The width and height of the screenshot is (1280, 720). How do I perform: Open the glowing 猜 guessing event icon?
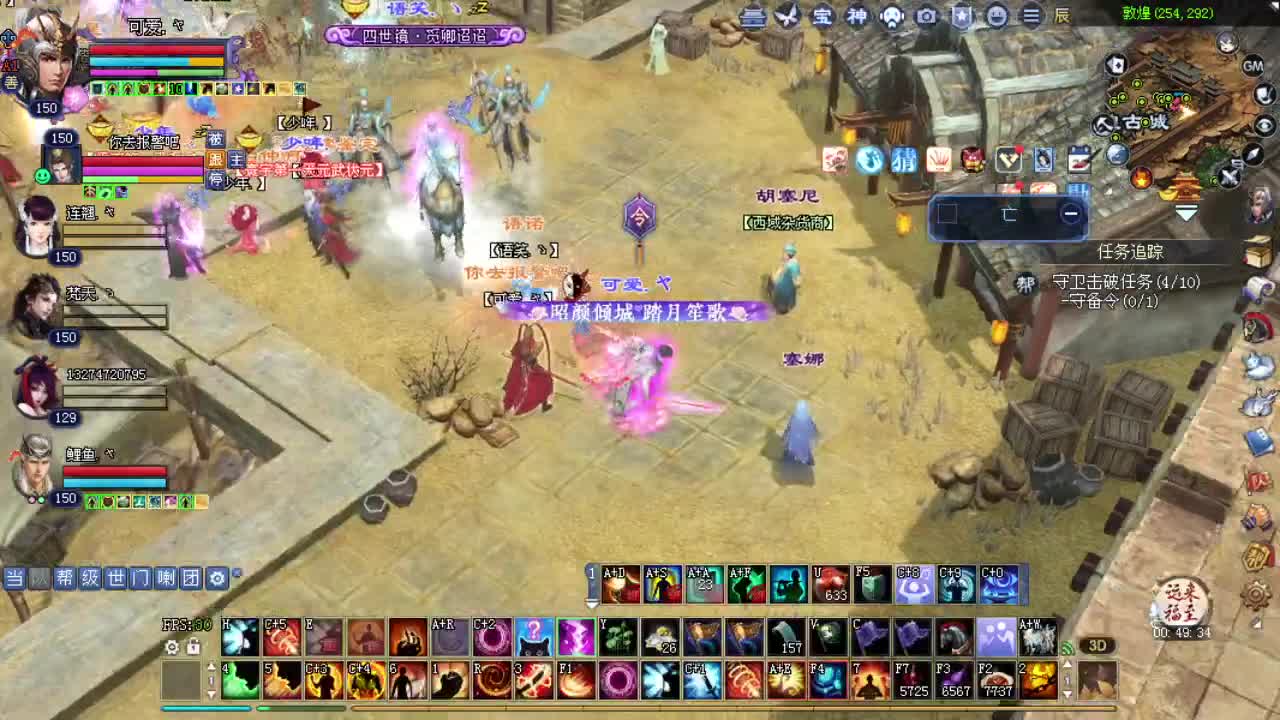tap(906, 160)
